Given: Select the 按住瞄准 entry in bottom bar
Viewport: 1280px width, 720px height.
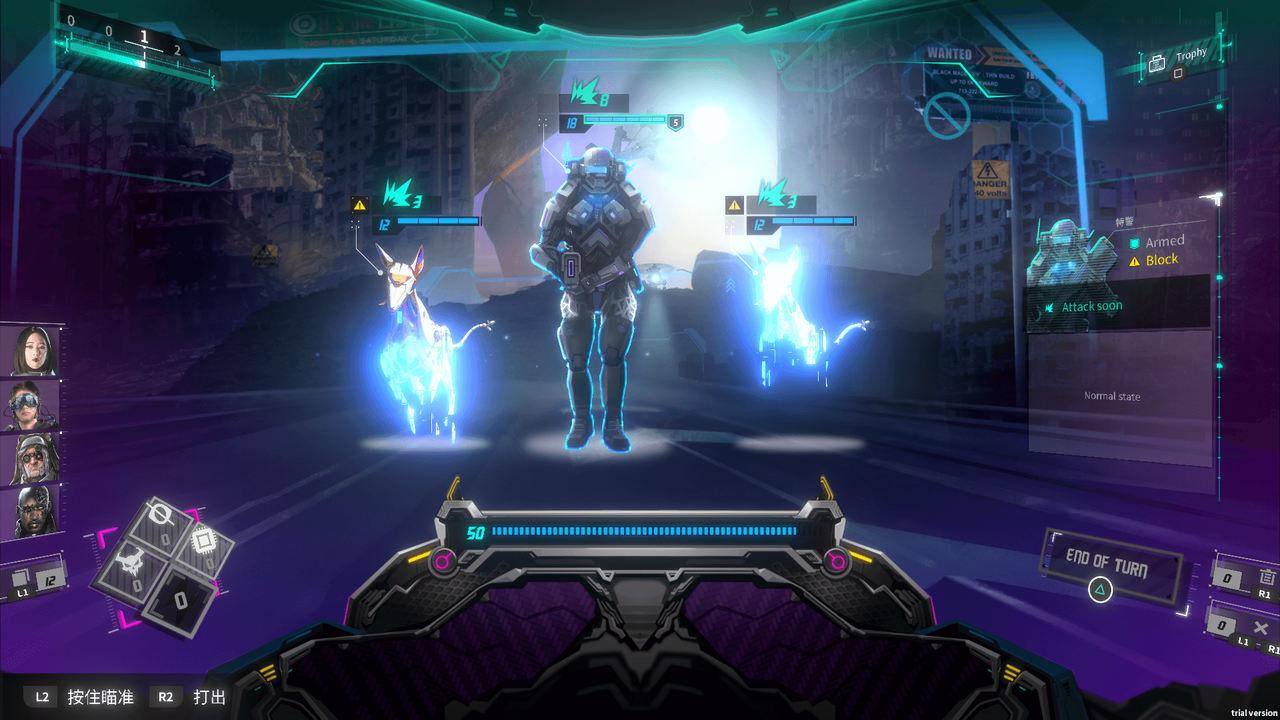Looking at the screenshot, I should point(103,697).
